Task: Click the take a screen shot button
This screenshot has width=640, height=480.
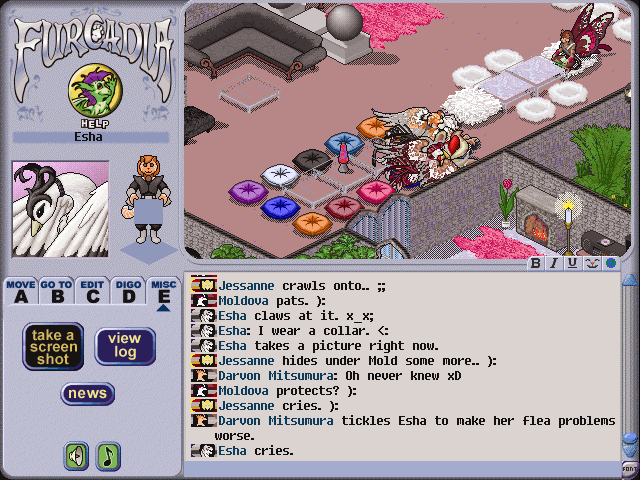Action: pyautogui.click(x=53, y=346)
